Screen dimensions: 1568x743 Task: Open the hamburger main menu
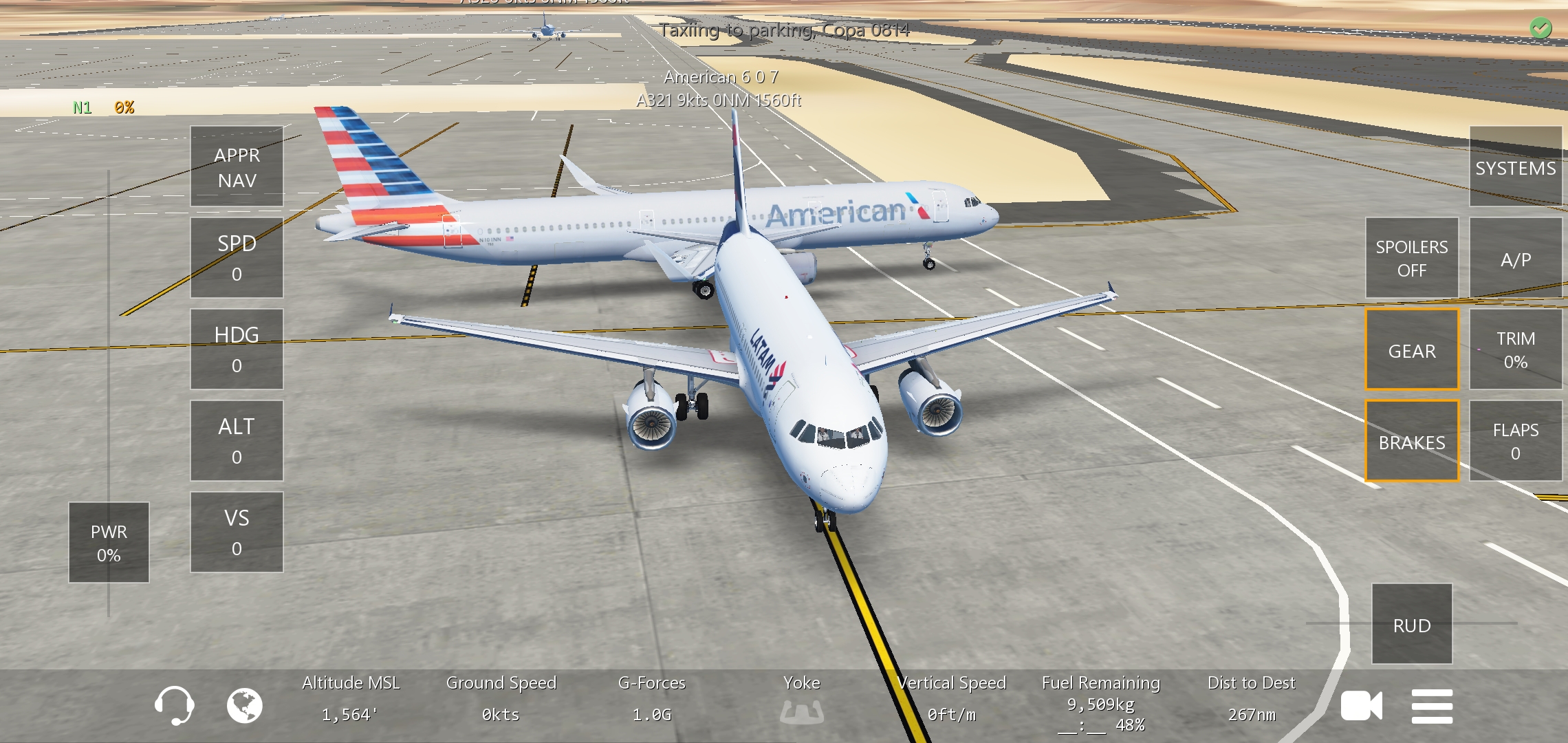(1432, 706)
